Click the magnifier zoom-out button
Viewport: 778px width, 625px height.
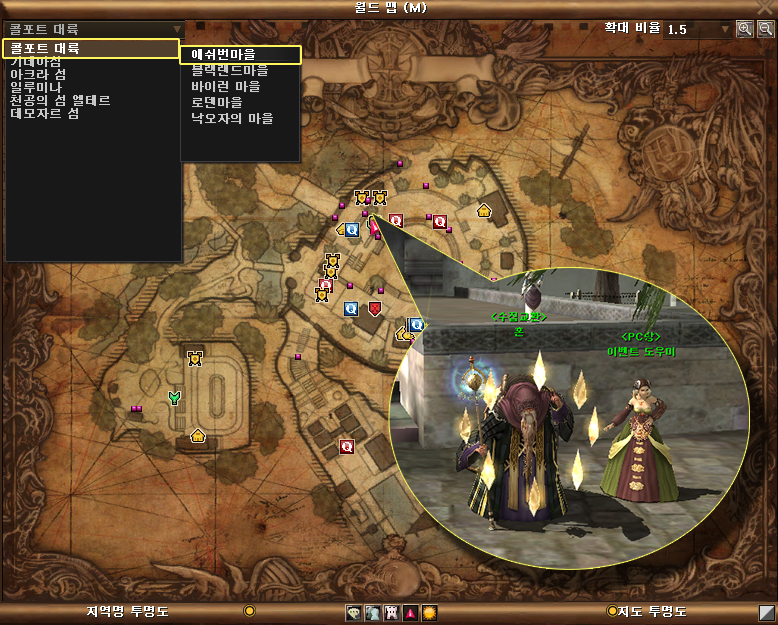click(x=765, y=29)
